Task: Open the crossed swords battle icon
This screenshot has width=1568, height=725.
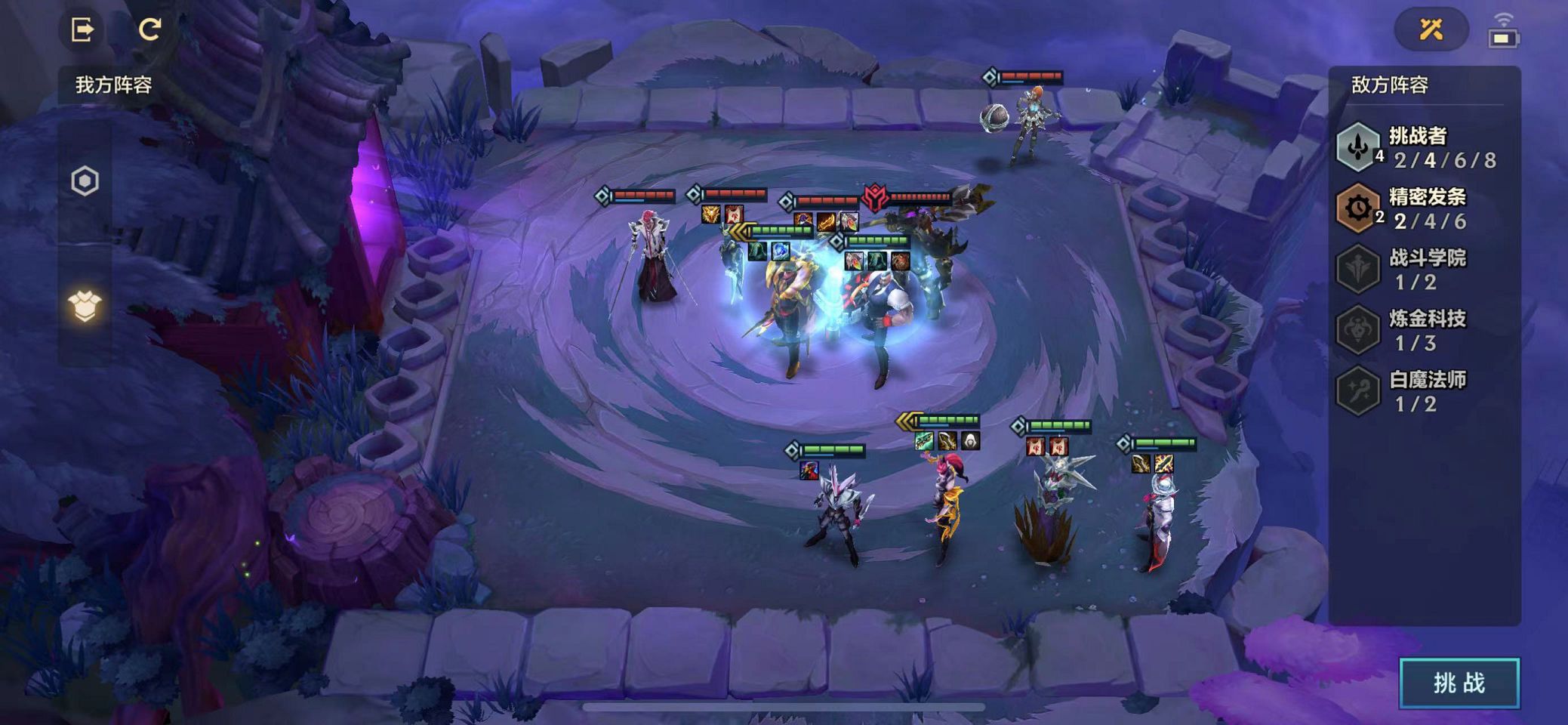Action: [x=1431, y=29]
